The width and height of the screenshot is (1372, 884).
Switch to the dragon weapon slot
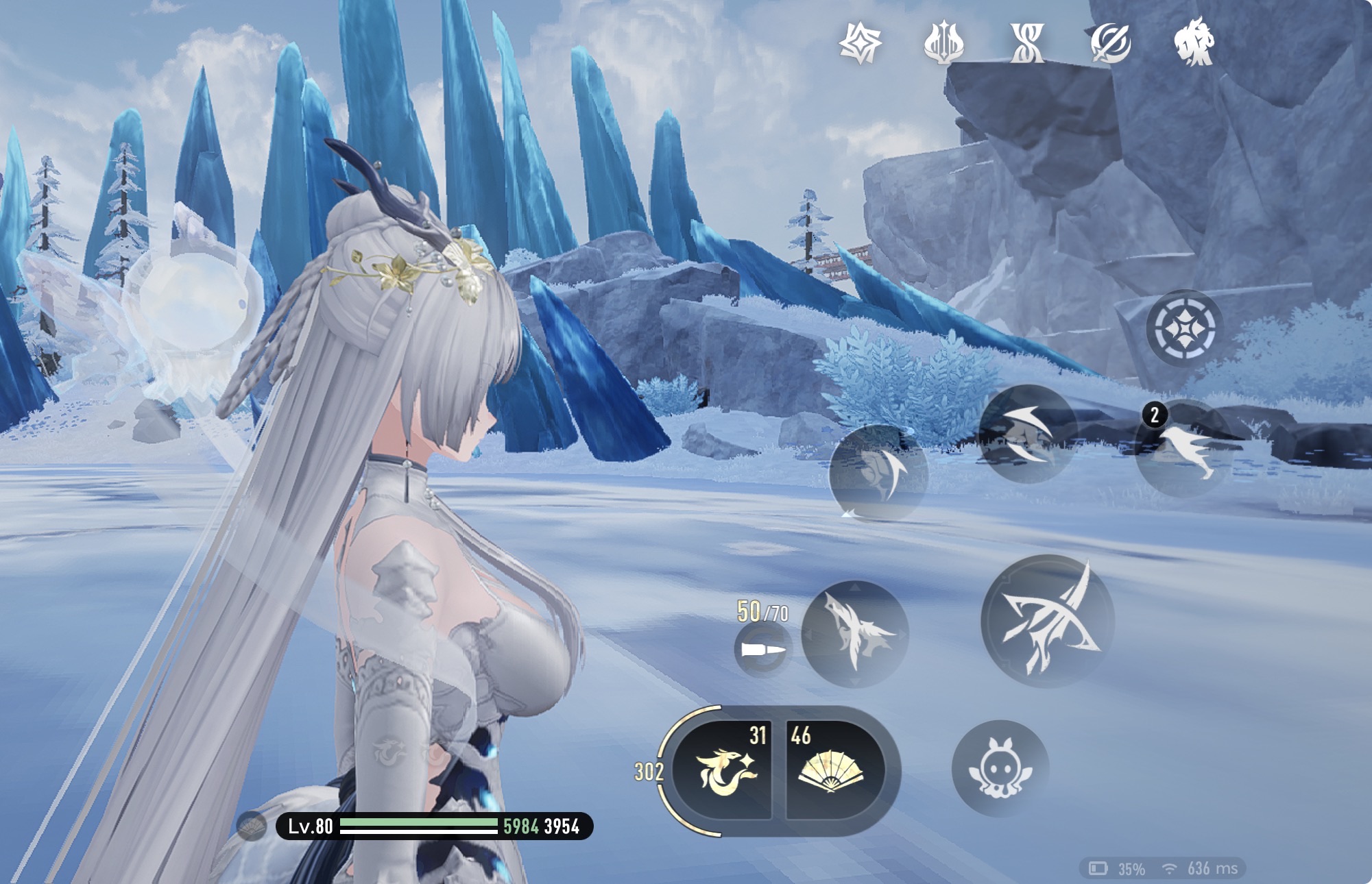(x=725, y=771)
